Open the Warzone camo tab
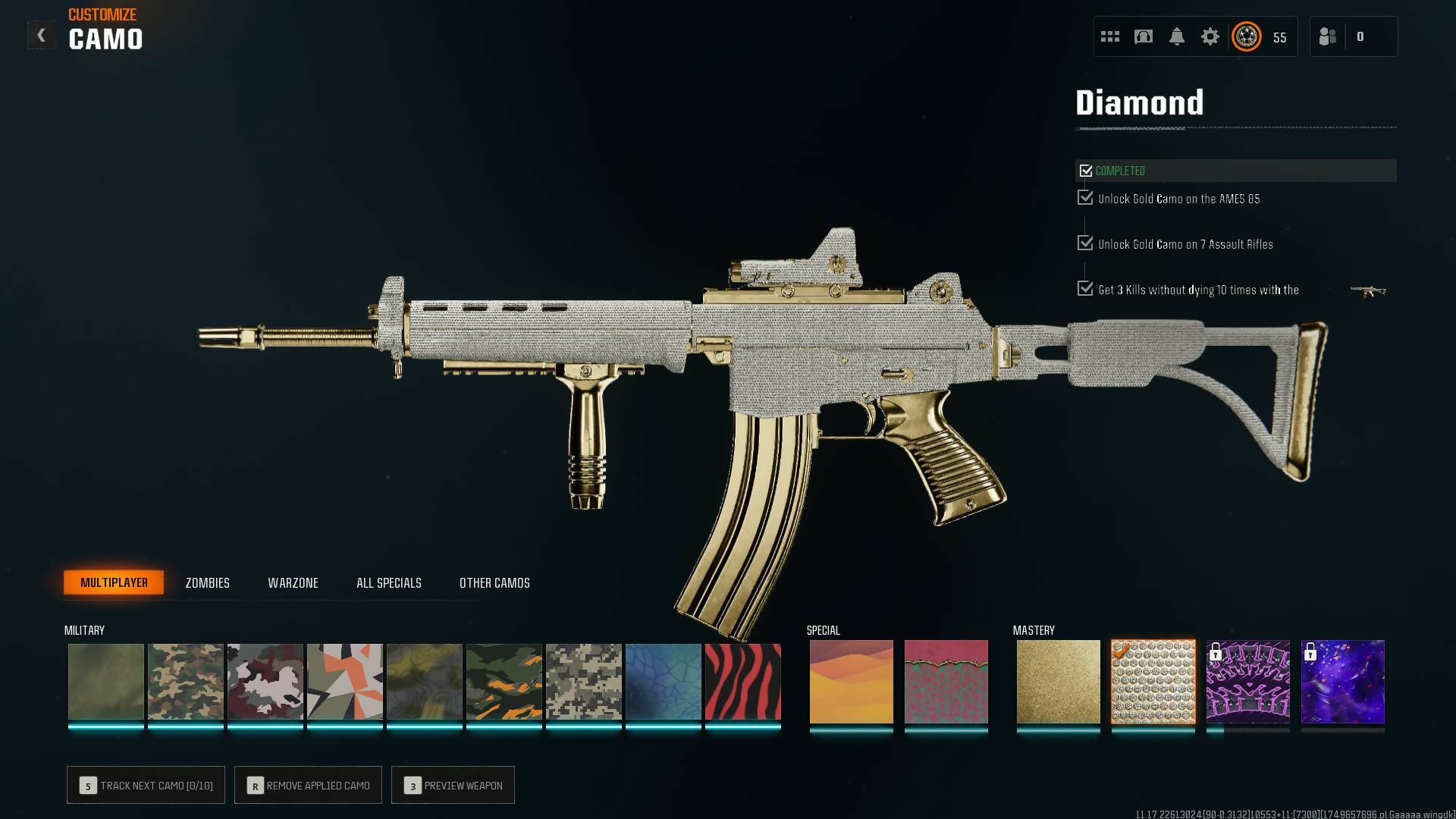This screenshot has width=1456, height=819. click(293, 582)
